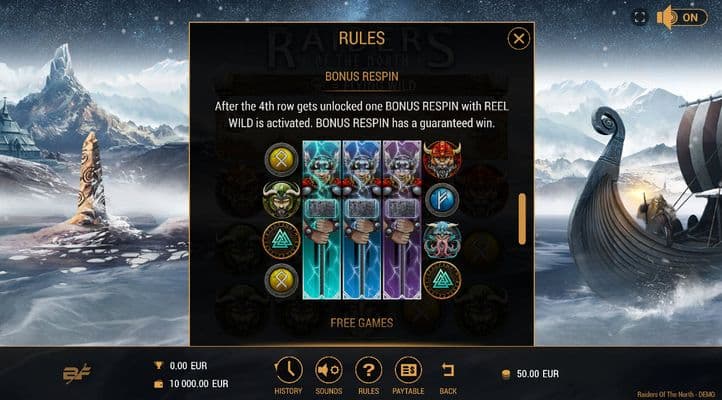
Task: Open the History screen
Action: tap(288, 370)
